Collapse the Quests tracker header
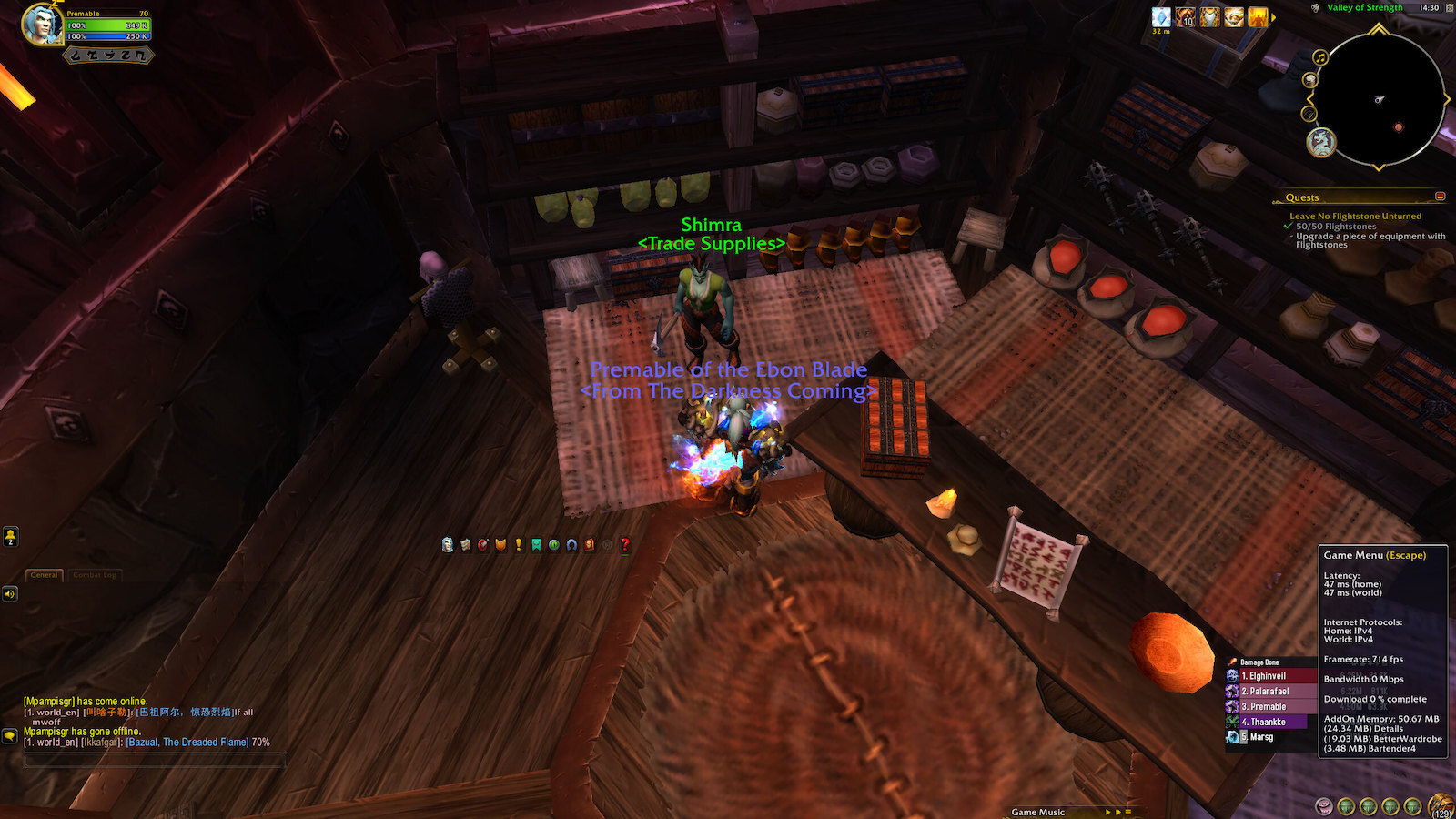1456x819 pixels. pyautogui.click(x=1441, y=197)
